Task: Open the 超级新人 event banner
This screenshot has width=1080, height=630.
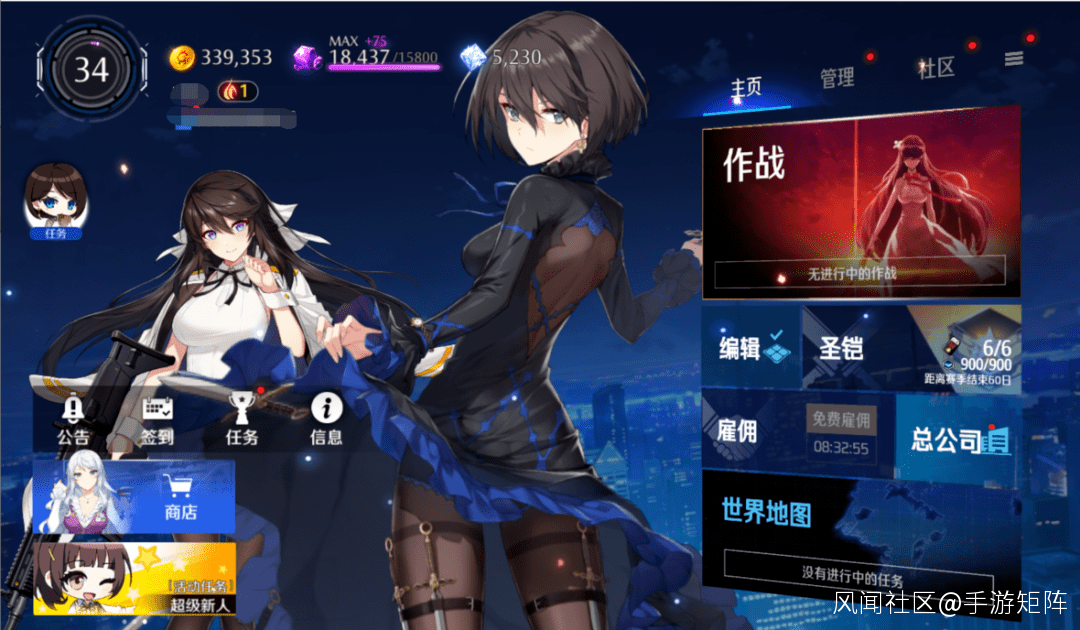Action: (134, 578)
